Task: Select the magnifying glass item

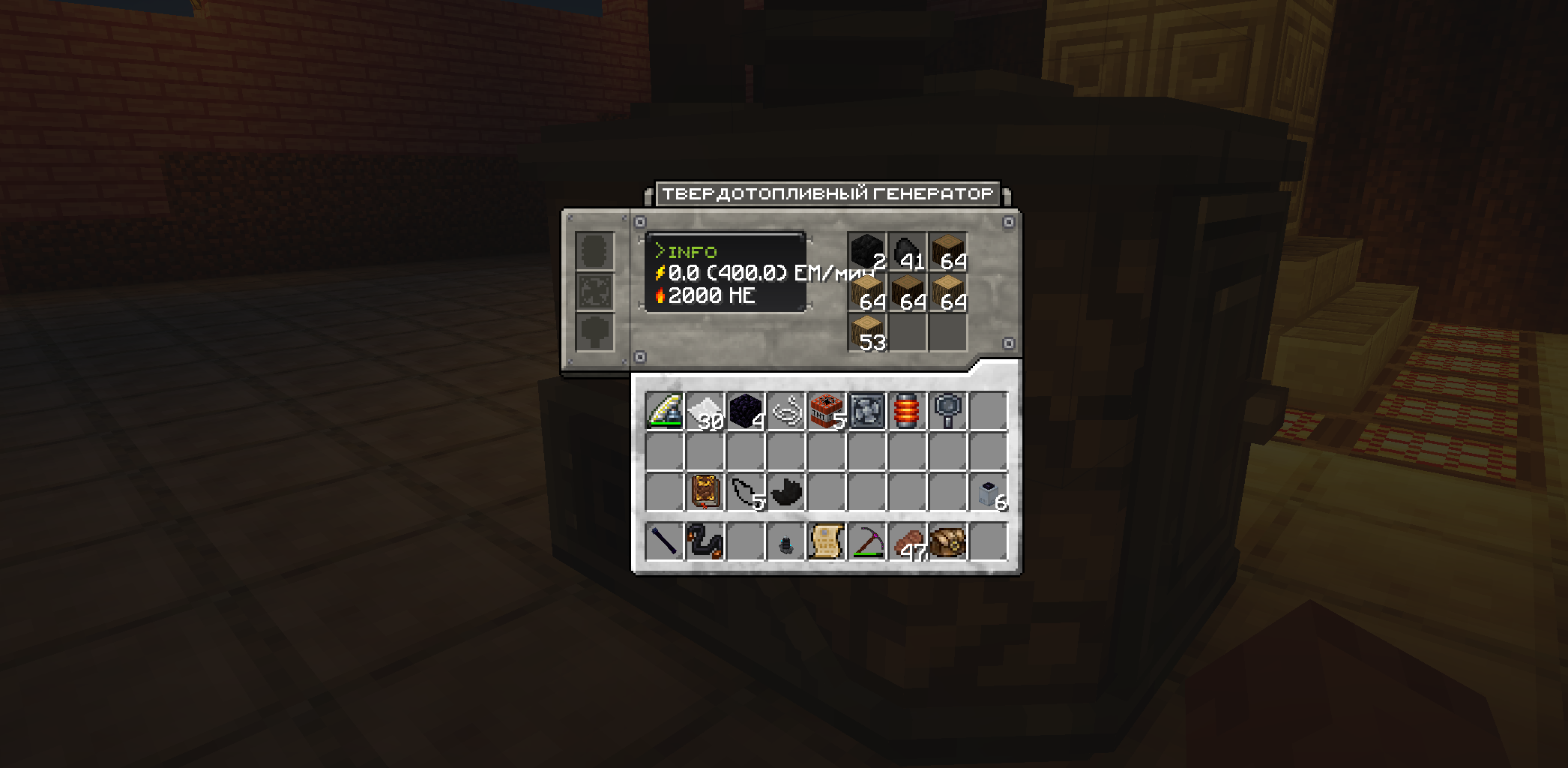Action: point(948,411)
